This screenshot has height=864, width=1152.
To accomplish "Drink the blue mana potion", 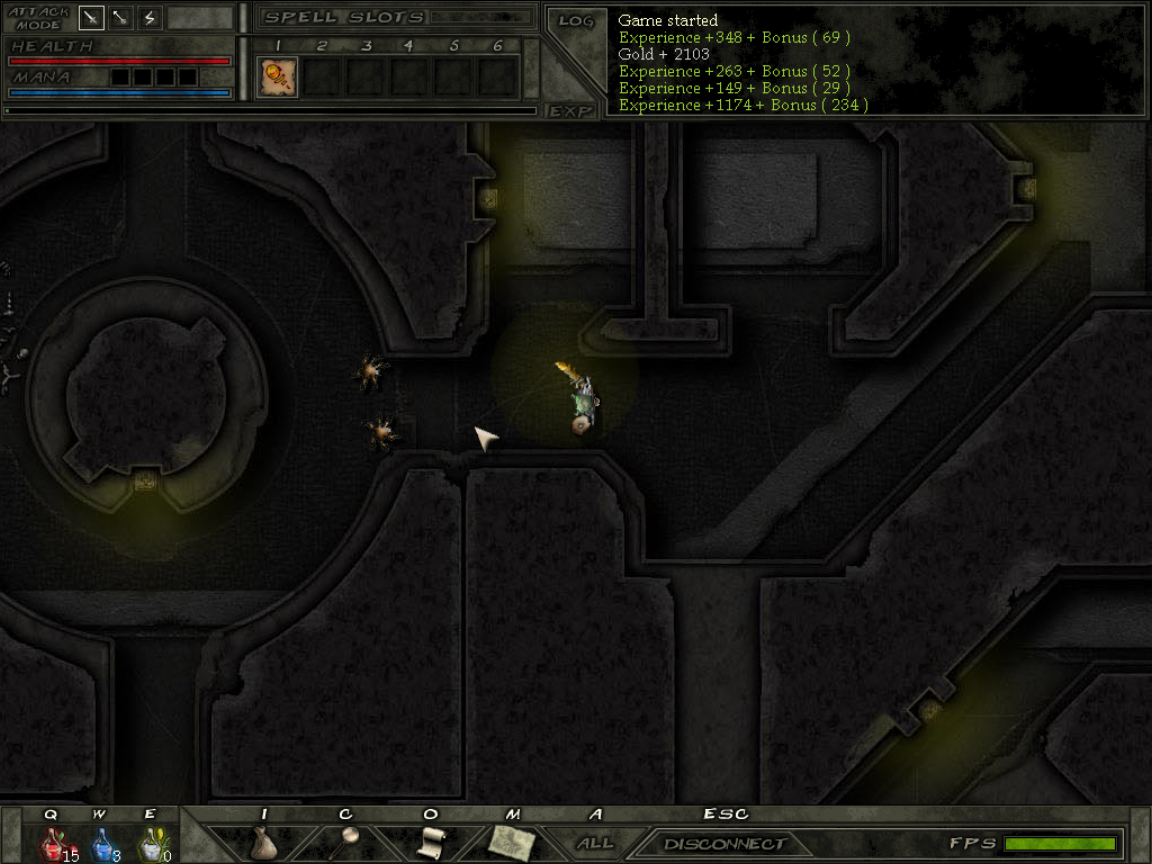I will [x=102, y=845].
